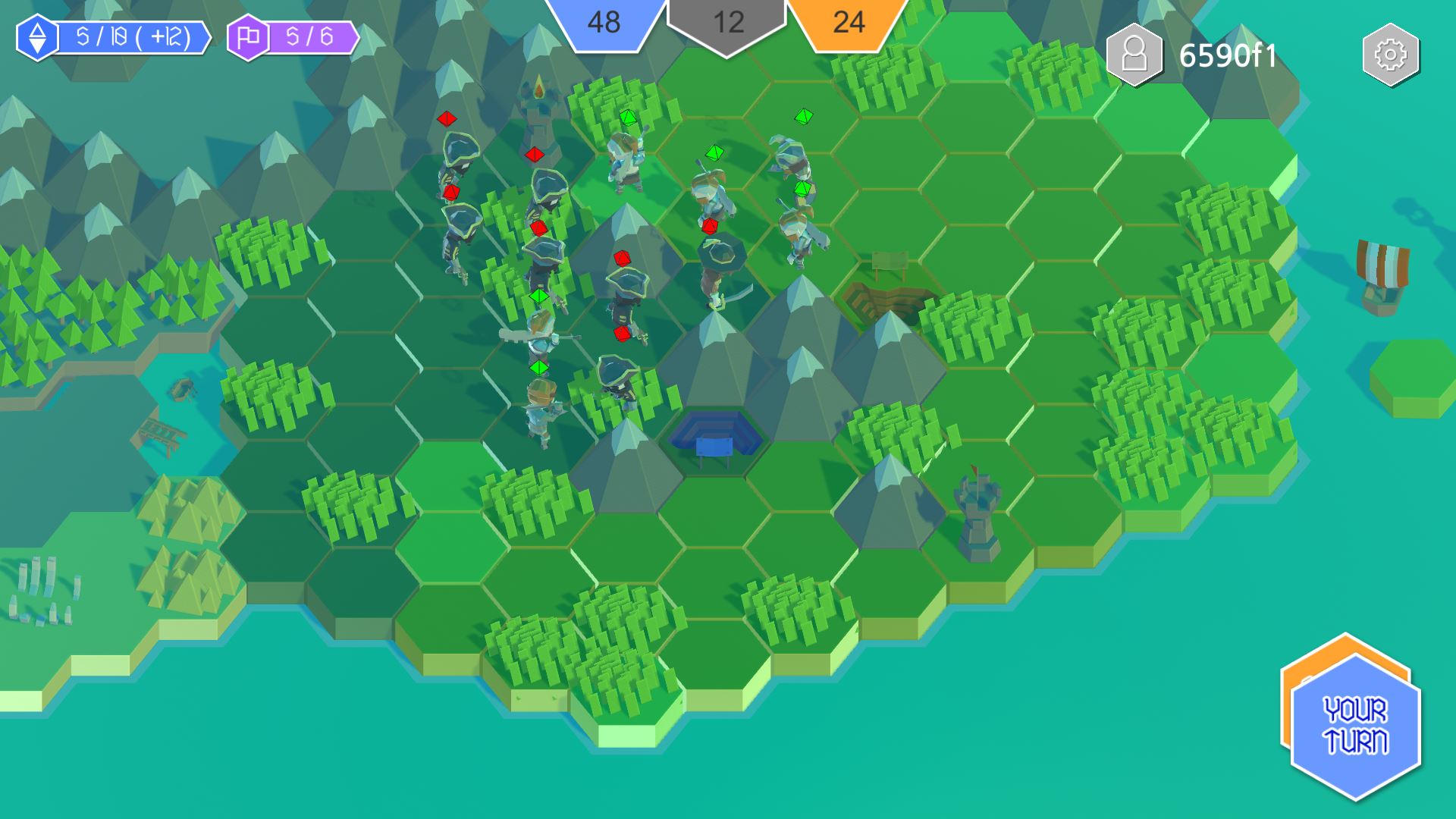This screenshot has height=819, width=1456.
Task: Click the player profile avatar icon
Action: [x=1134, y=53]
